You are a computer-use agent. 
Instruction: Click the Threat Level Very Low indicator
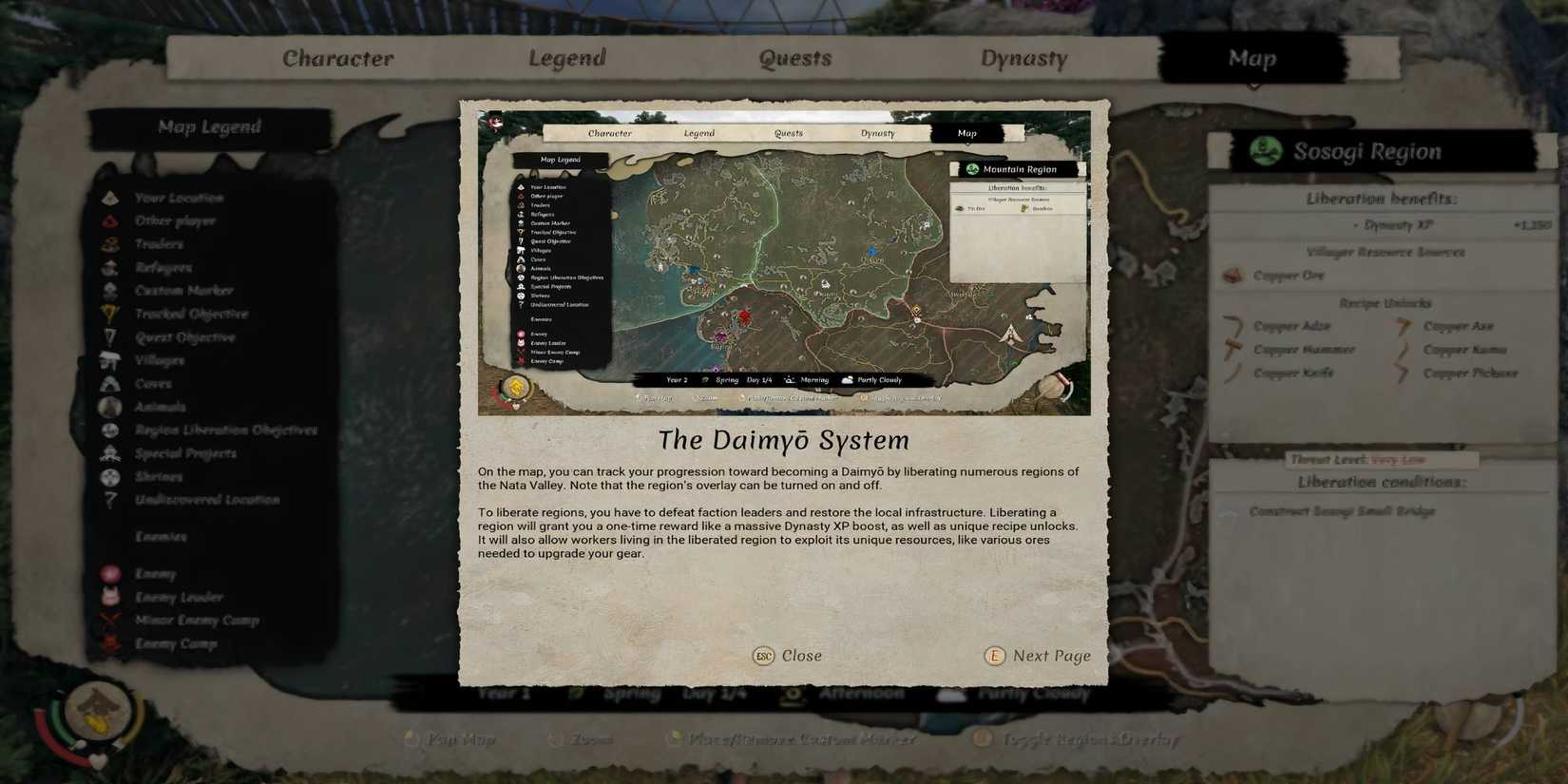pos(1358,459)
